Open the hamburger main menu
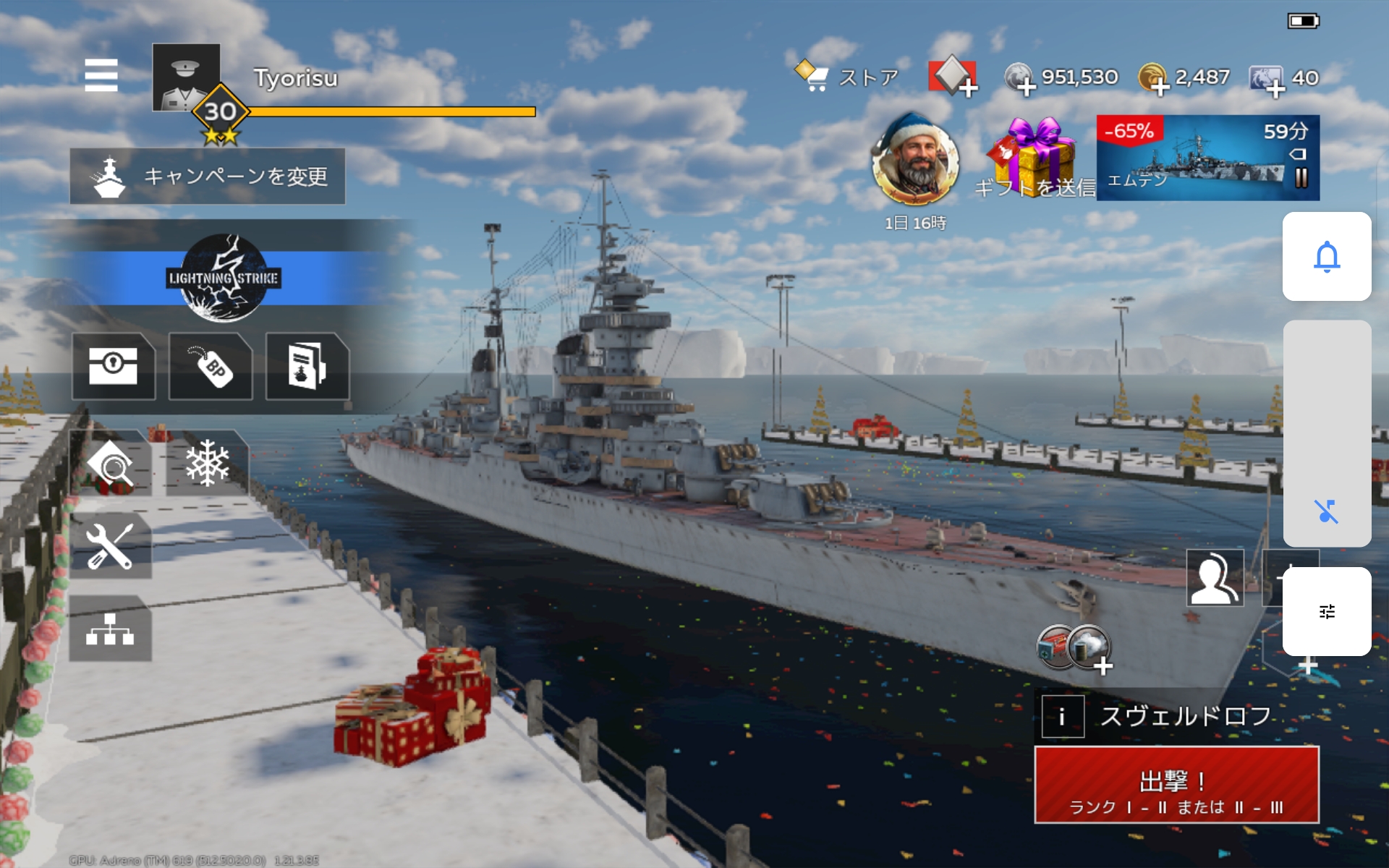 tap(101, 75)
